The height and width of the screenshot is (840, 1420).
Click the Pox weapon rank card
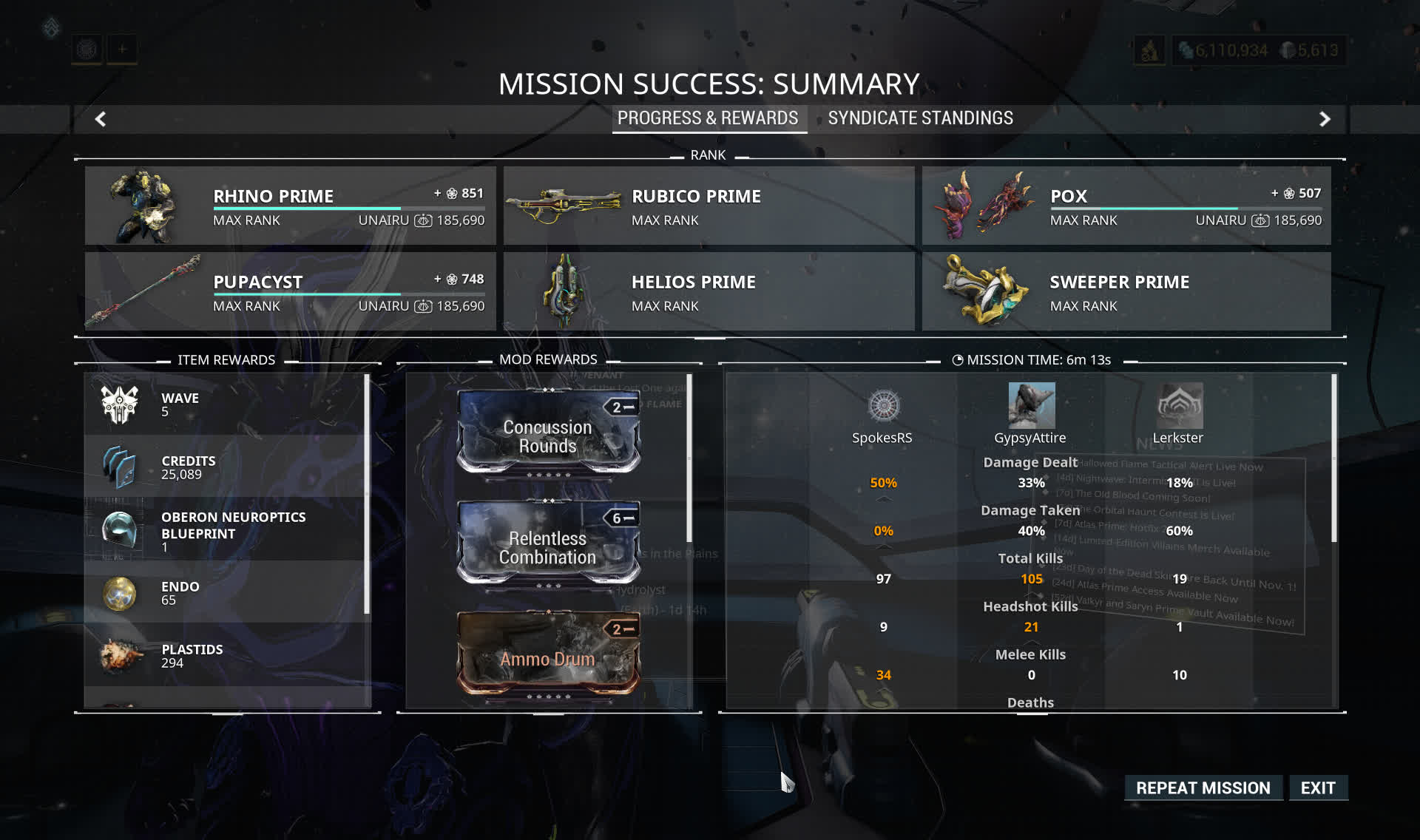pyautogui.click(x=1126, y=206)
